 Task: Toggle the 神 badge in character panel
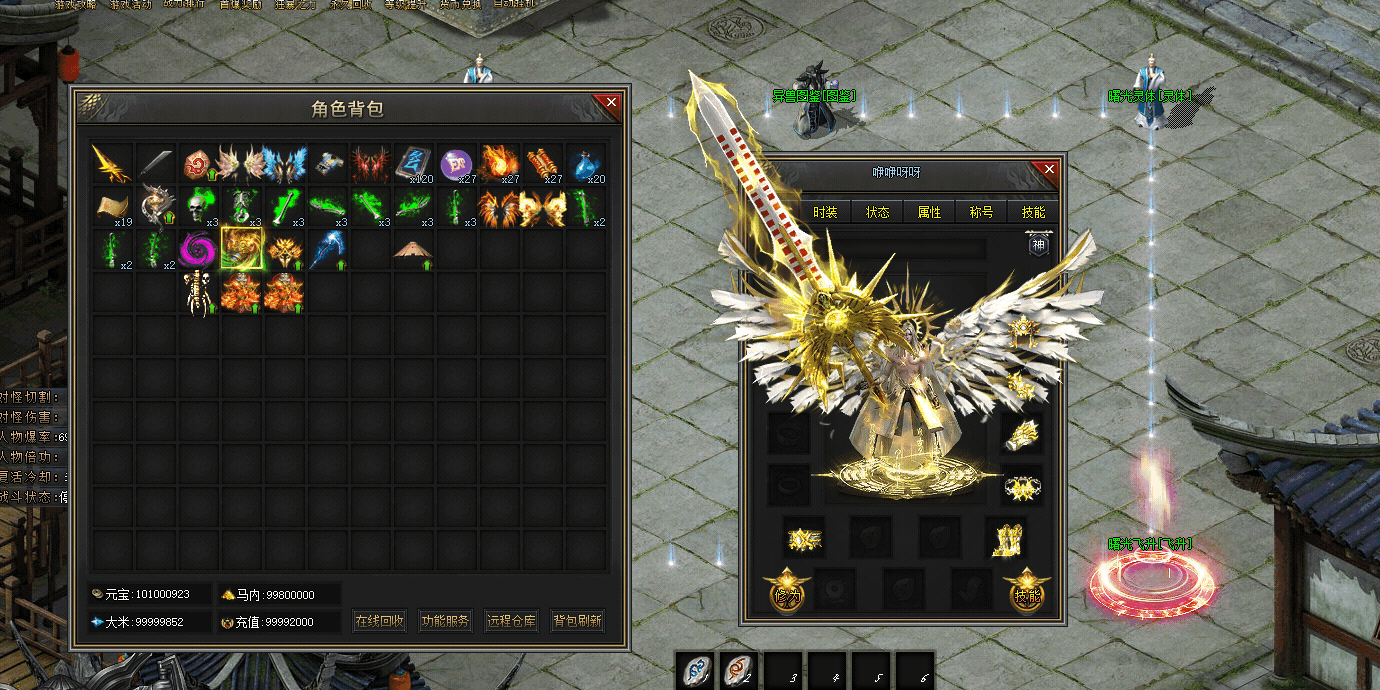1037,244
